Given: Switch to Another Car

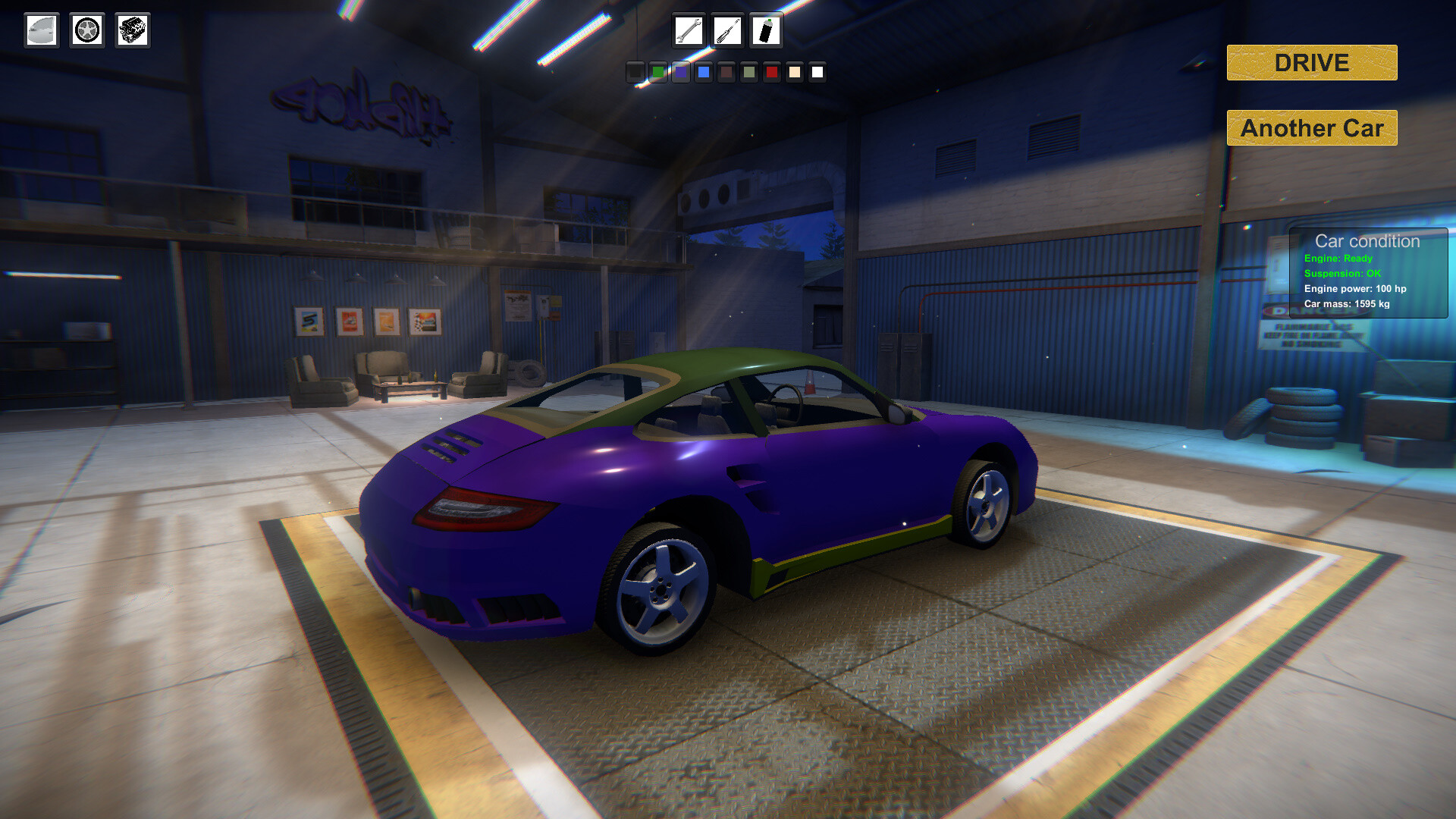Looking at the screenshot, I should tap(1311, 127).
